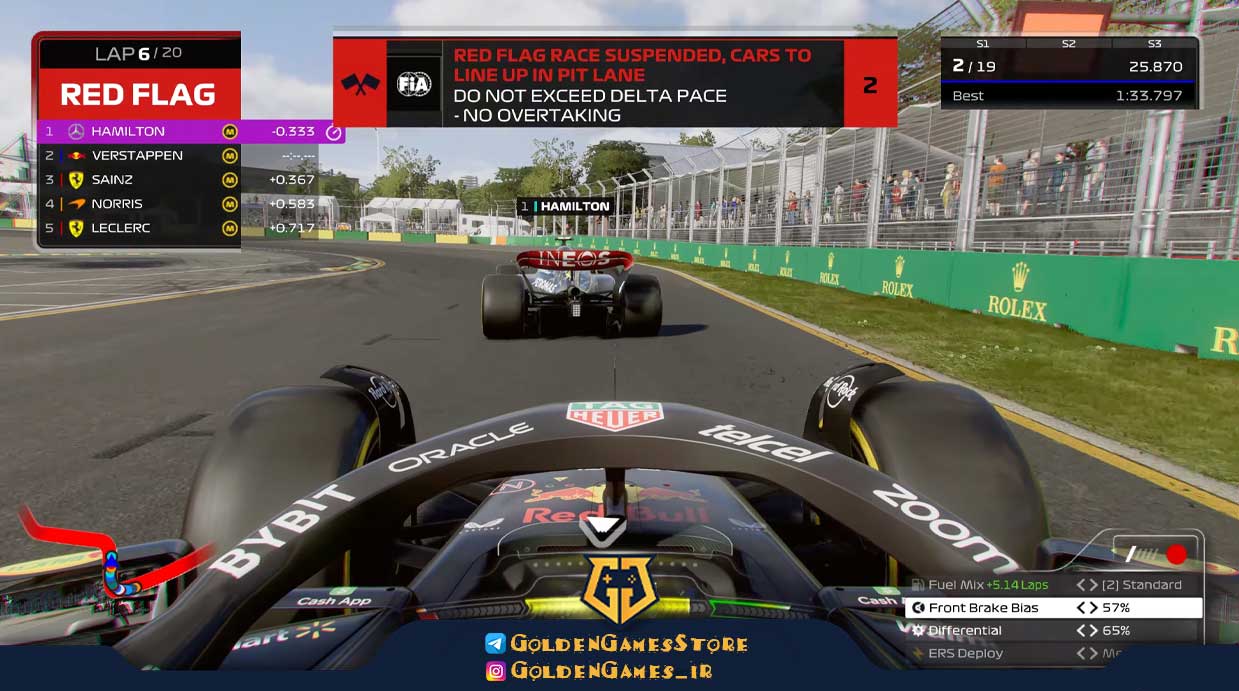1239x691 pixels.
Task: Raise the Differential value with right arrow
Action: 1092,631
